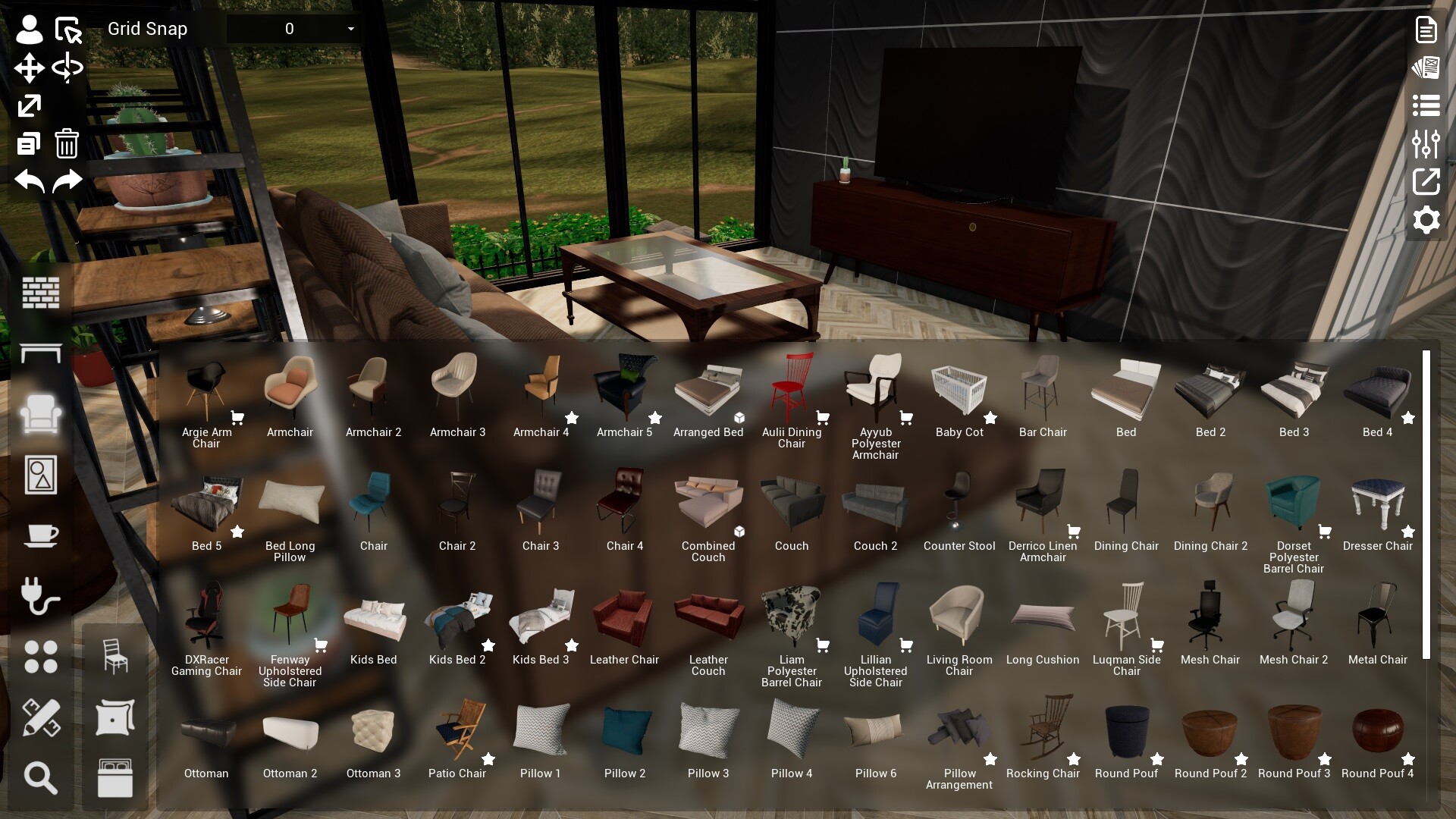
Task: Toggle the favorite star on Rocking Chair
Action: pyautogui.click(x=1074, y=759)
